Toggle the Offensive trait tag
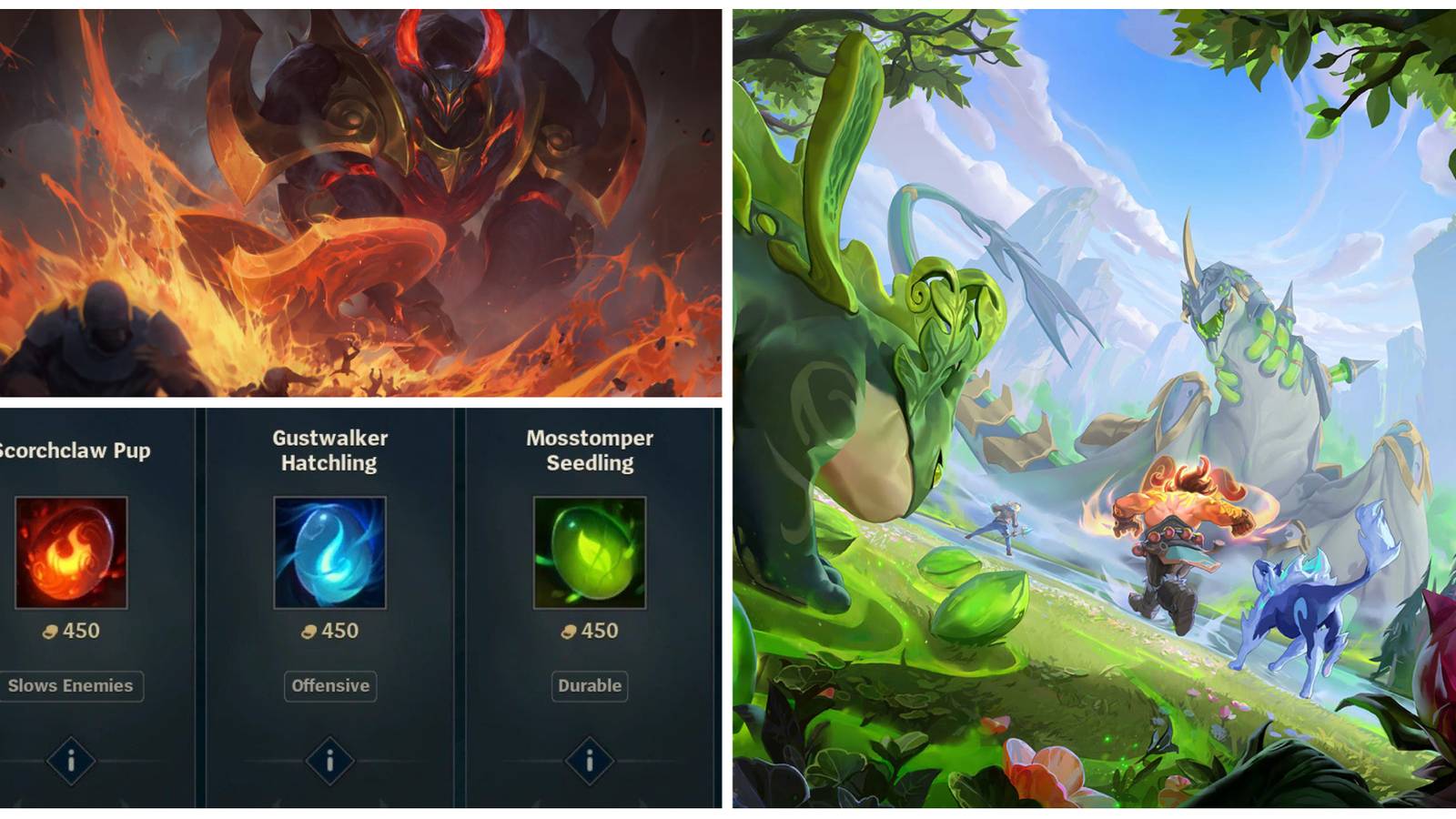The width and height of the screenshot is (1456, 819). 330,687
